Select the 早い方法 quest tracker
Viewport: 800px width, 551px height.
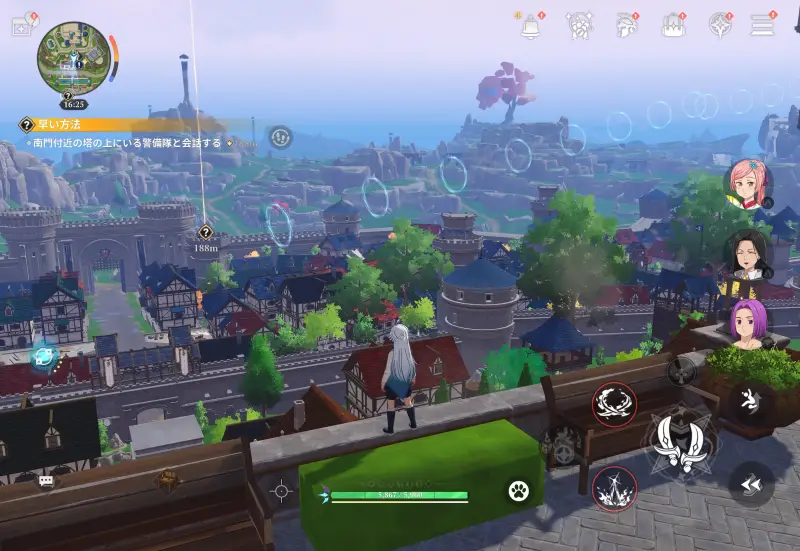50,125
